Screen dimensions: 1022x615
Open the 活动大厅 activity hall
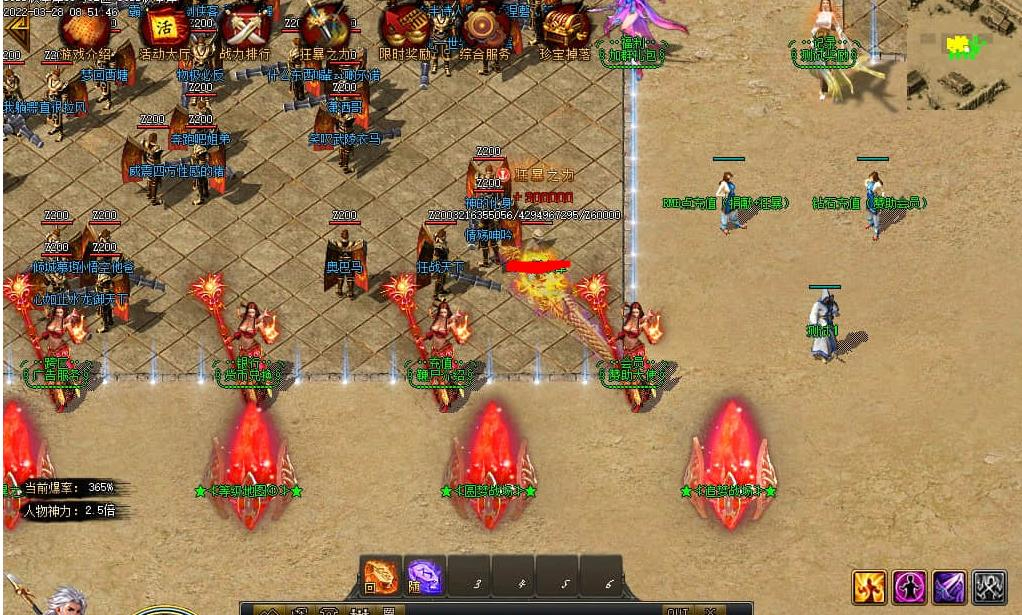tap(164, 31)
